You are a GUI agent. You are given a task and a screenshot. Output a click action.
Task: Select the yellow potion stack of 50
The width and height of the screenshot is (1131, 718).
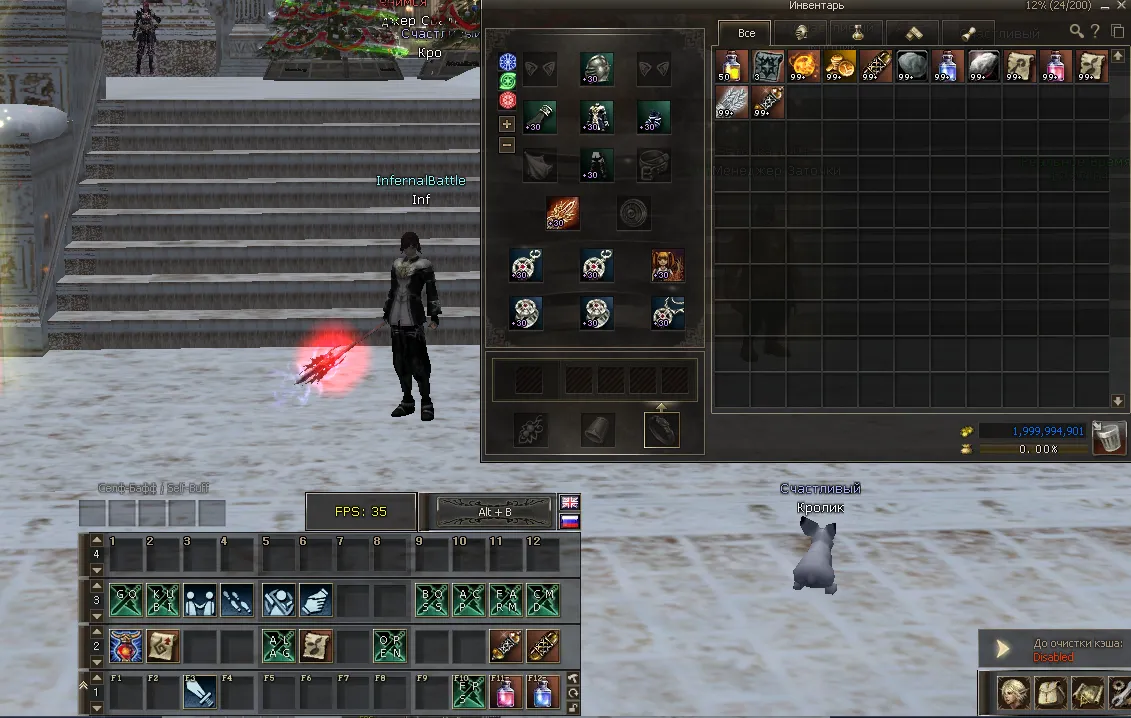point(732,66)
